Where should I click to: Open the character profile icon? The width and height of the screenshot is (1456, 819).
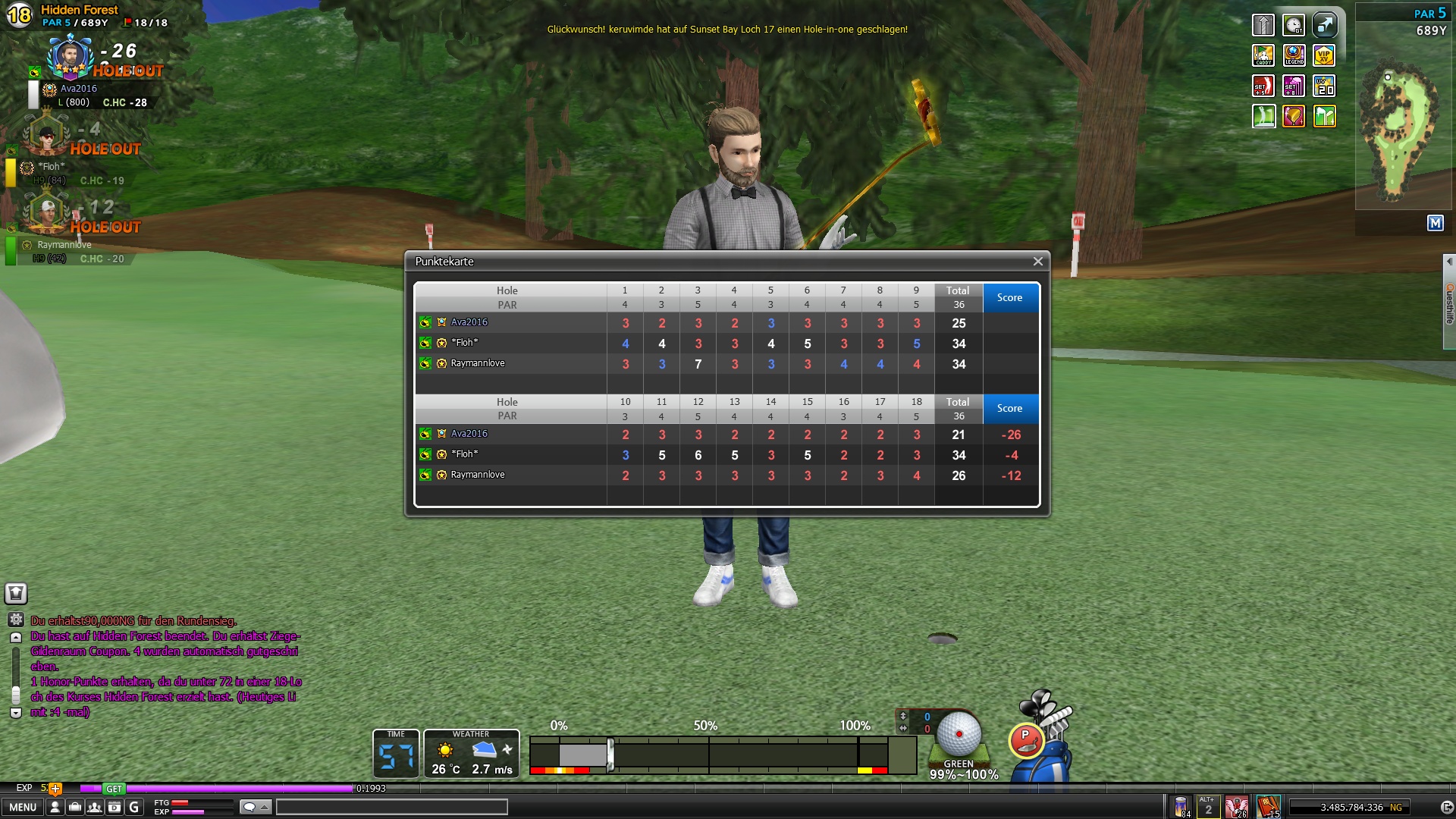click(x=55, y=807)
